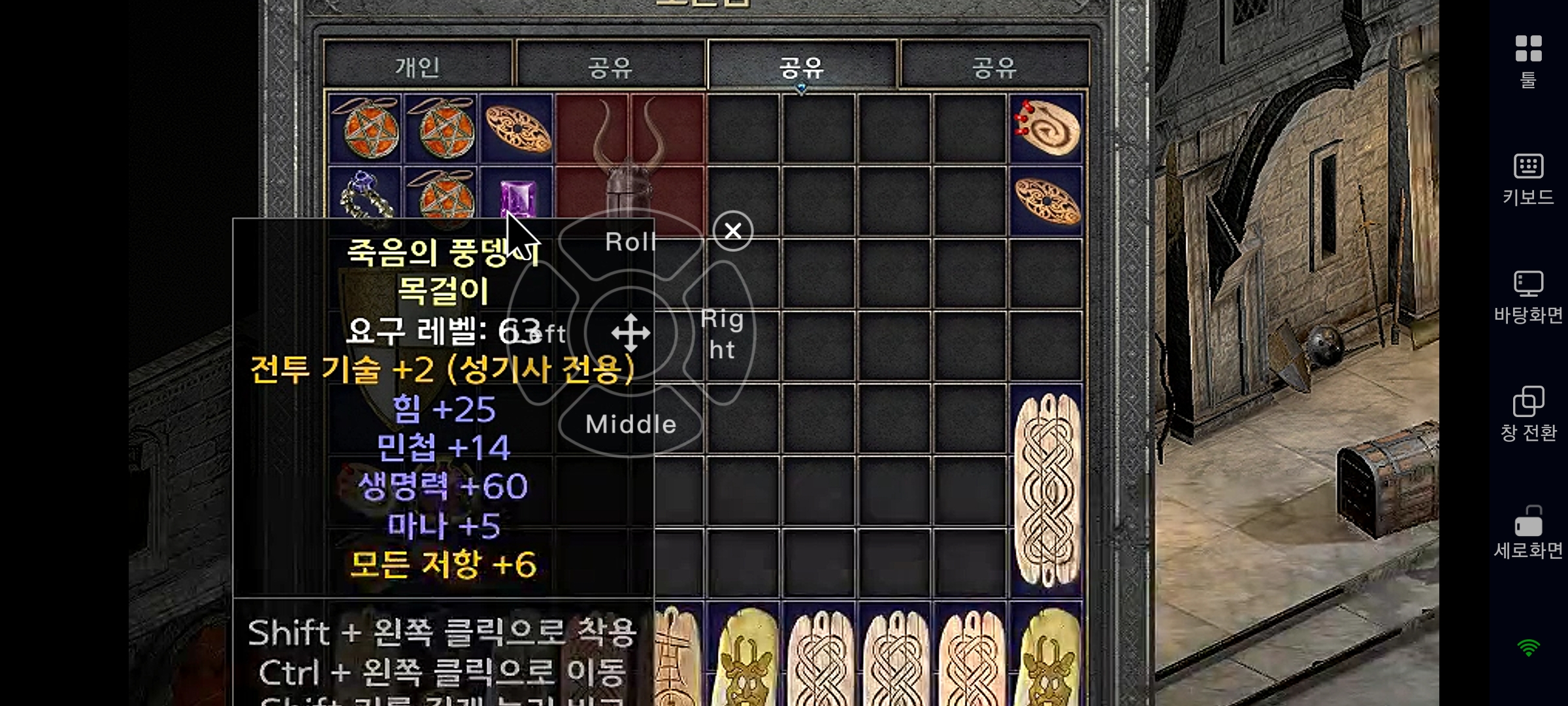Tap the Right mouse overlay button
This screenshot has height=706, width=1568.
point(722,333)
